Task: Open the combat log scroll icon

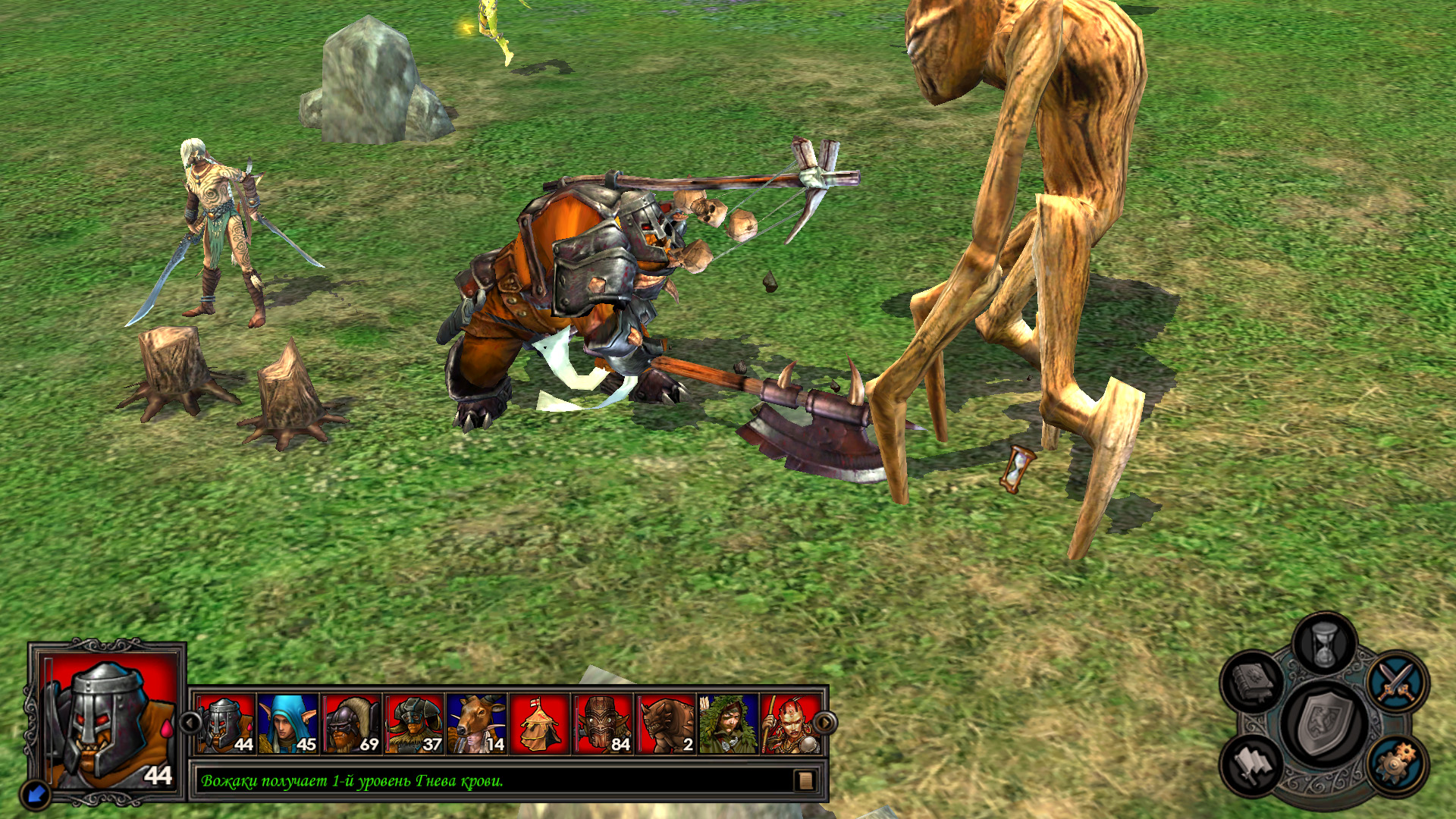Action: tap(805, 780)
